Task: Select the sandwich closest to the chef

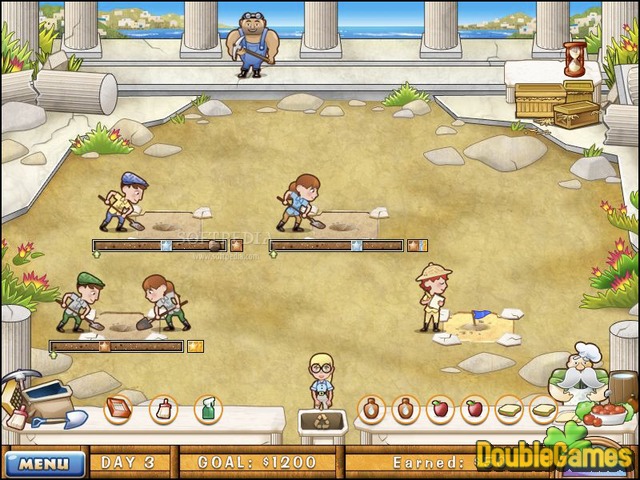Action: [x=543, y=409]
